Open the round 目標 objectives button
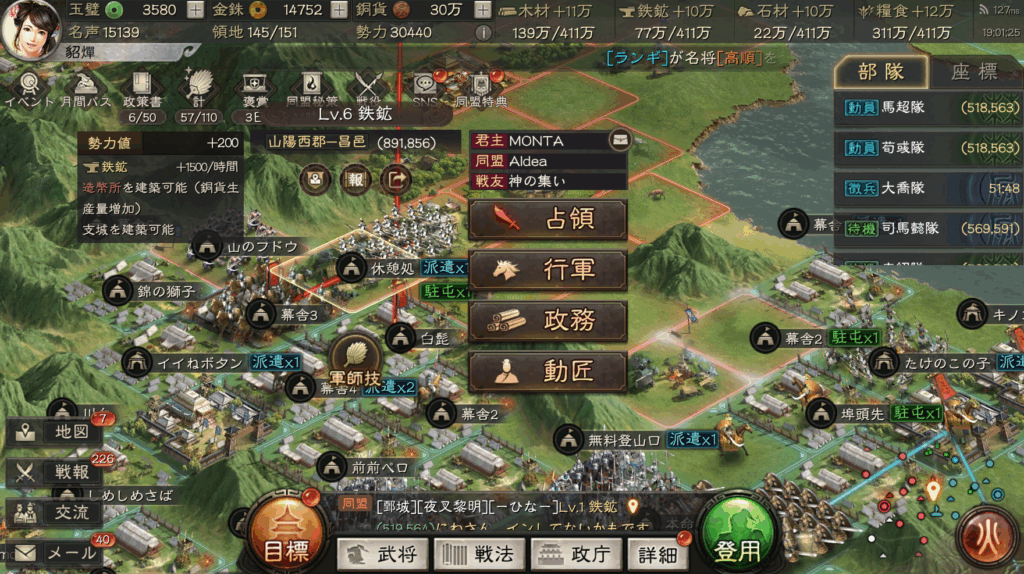The width and height of the screenshot is (1024, 574). pyautogui.click(x=285, y=539)
